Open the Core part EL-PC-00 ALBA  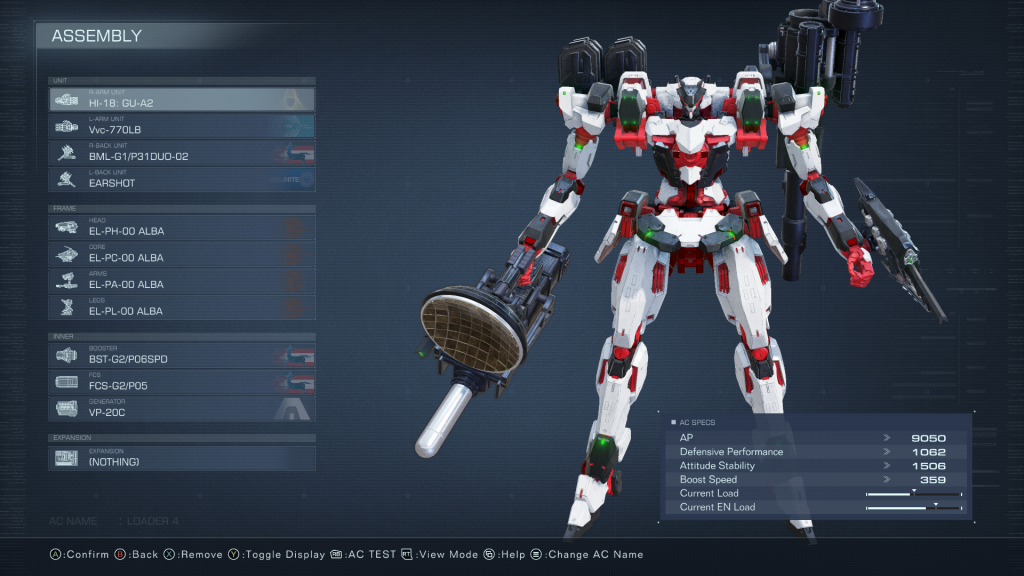pyautogui.click(x=182, y=254)
